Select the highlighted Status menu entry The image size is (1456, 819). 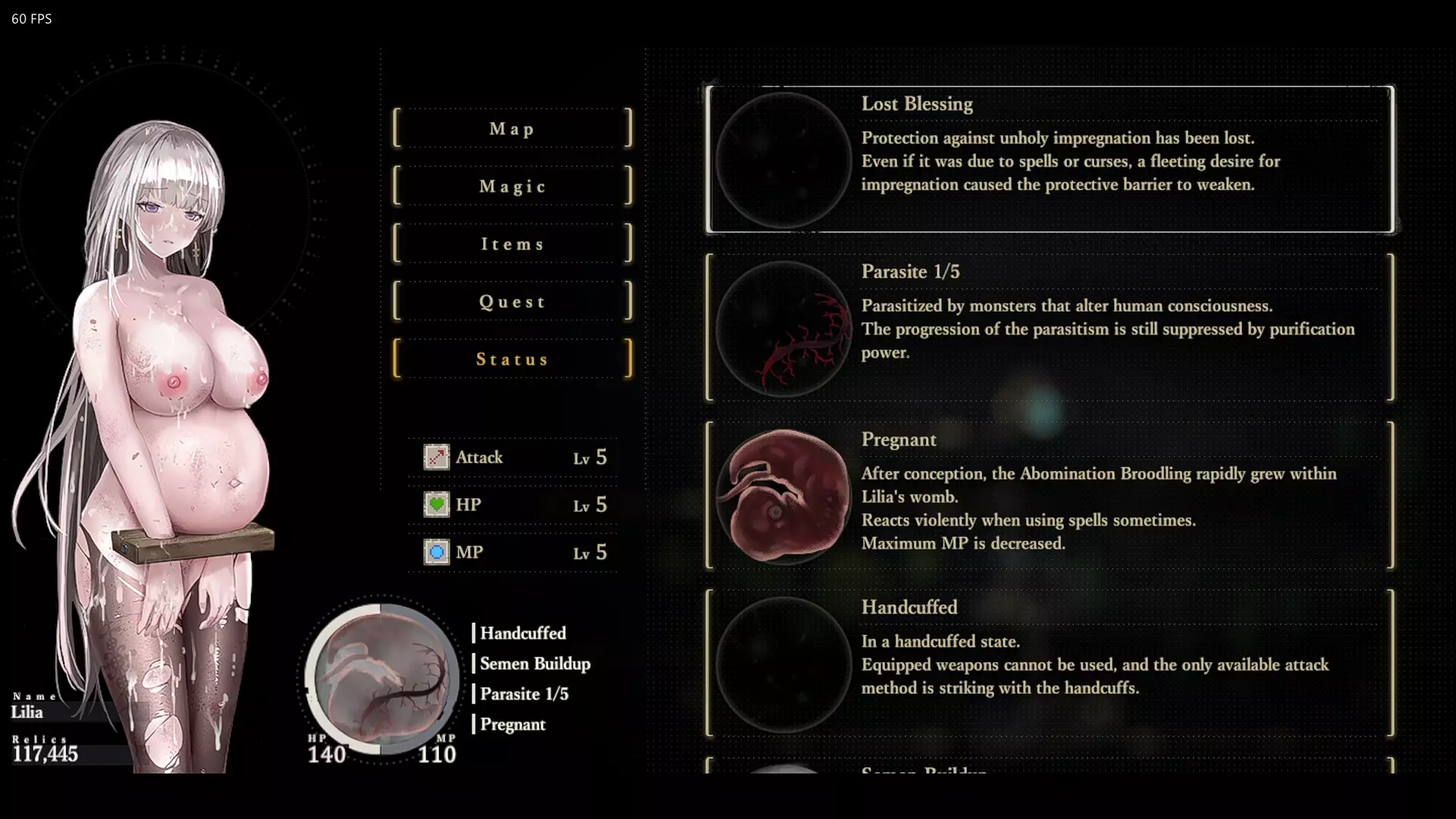(x=512, y=359)
